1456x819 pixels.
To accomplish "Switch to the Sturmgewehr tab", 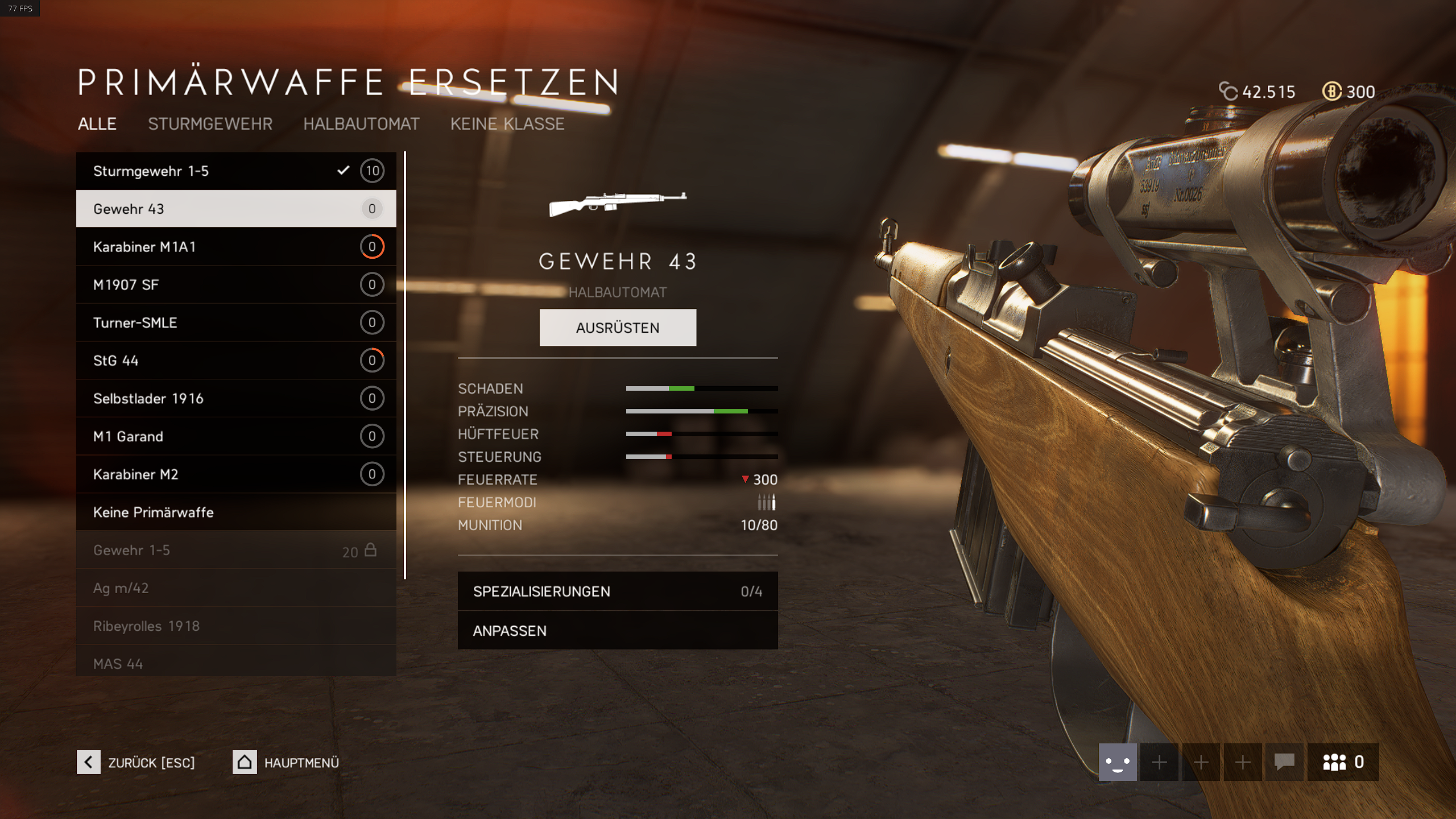I will (210, 124).
